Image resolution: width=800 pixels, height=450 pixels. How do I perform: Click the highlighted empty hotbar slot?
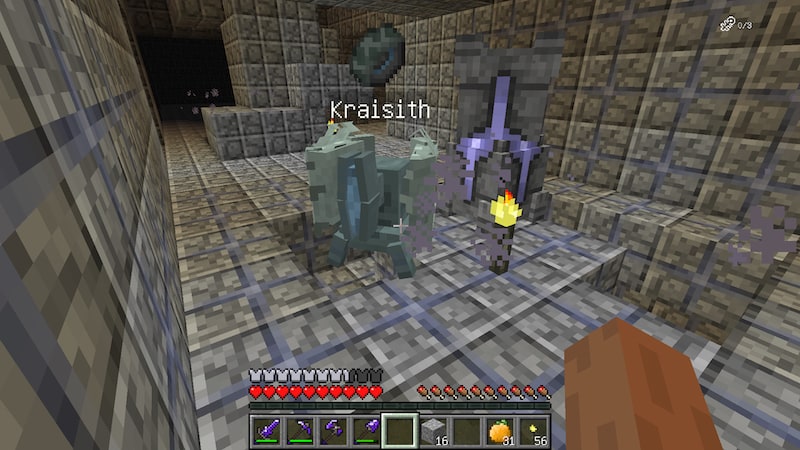[x=399, y=430]
